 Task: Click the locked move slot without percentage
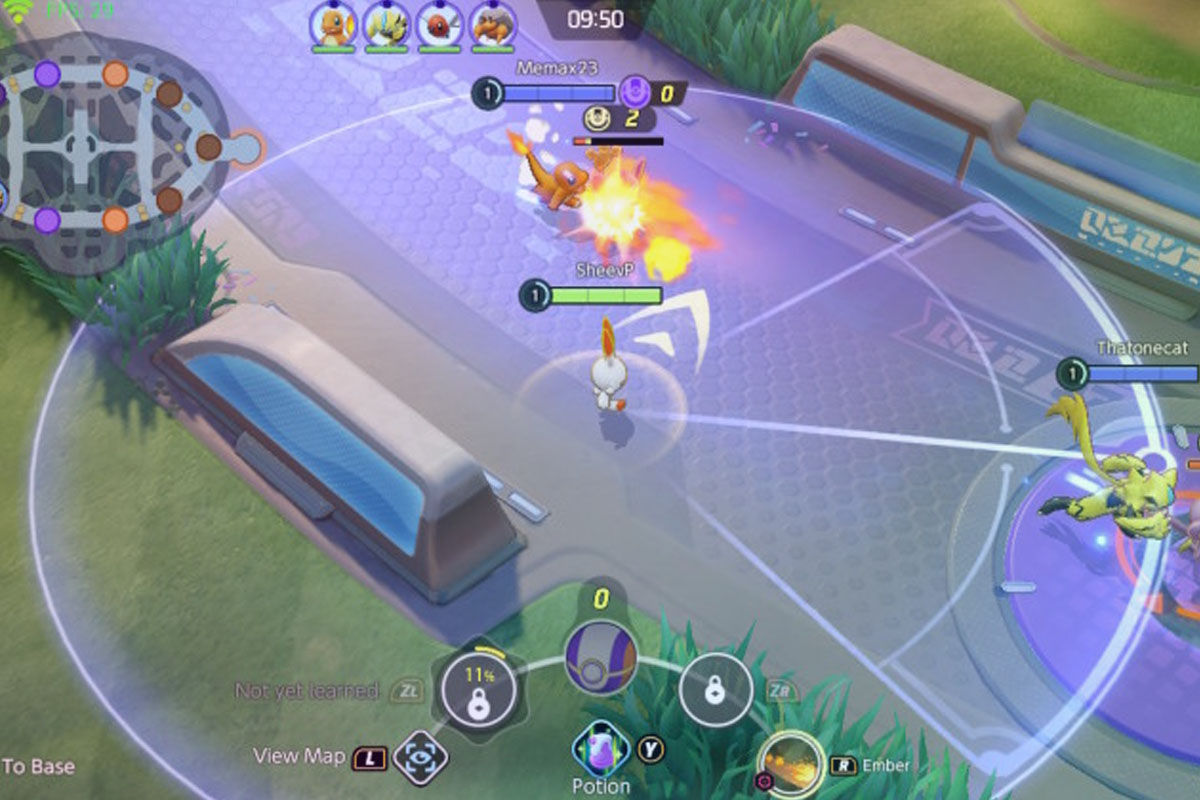[x=715, y=689]
